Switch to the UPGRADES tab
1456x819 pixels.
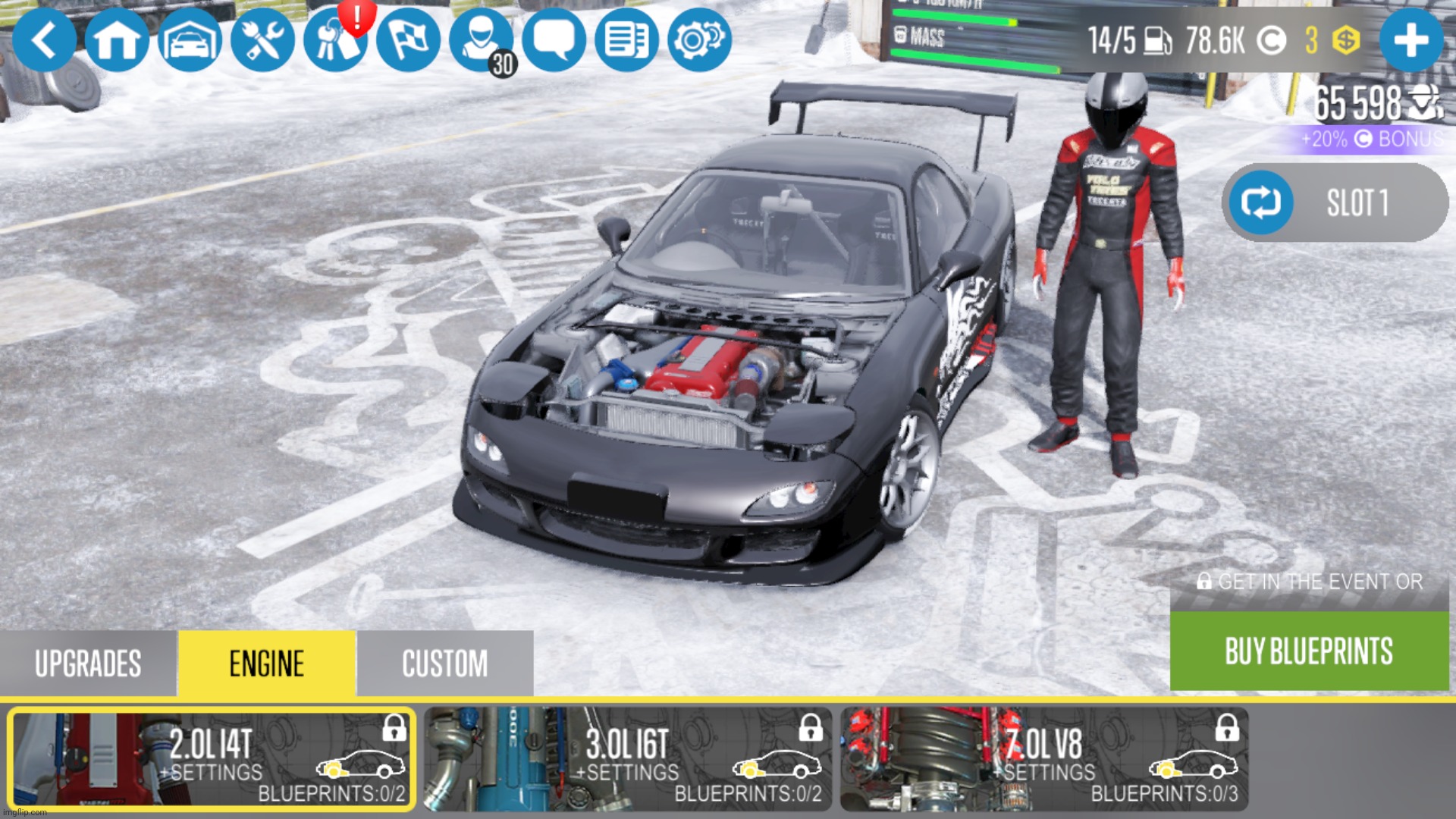(x=88, y=662)
